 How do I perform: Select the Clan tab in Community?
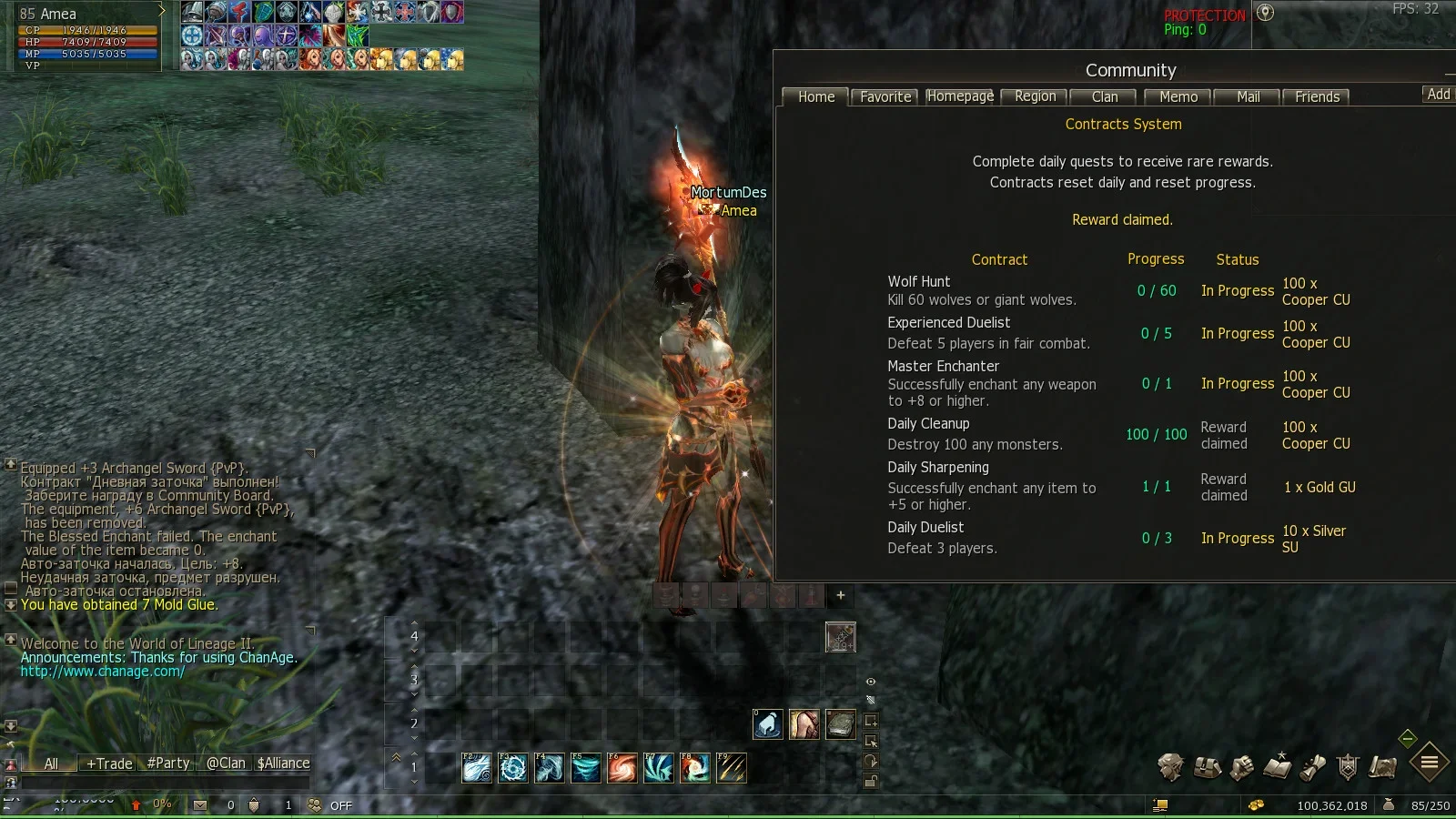tap(1104, 97)
